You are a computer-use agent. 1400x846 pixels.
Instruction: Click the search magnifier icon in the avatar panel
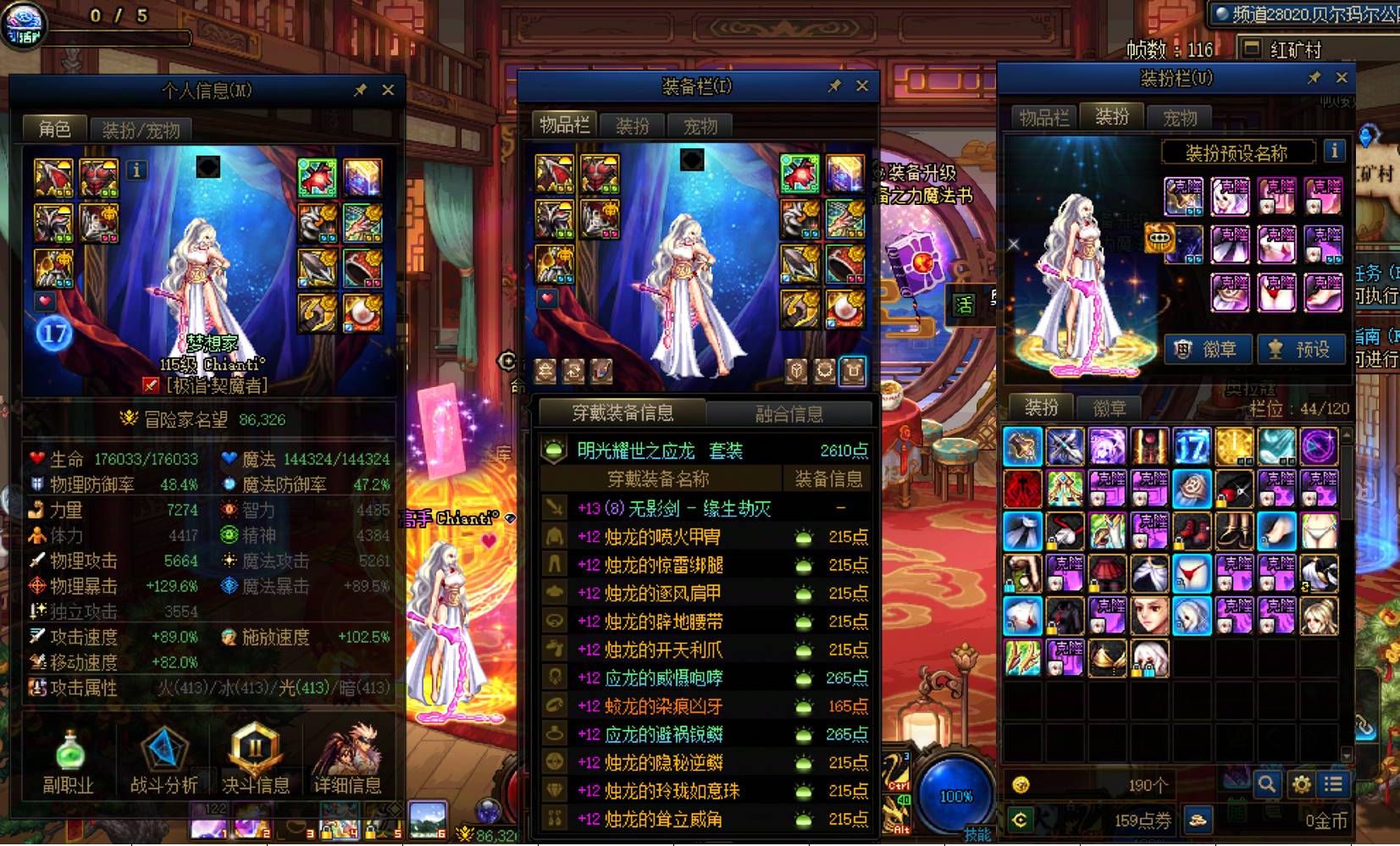[x=1268, y=784]
